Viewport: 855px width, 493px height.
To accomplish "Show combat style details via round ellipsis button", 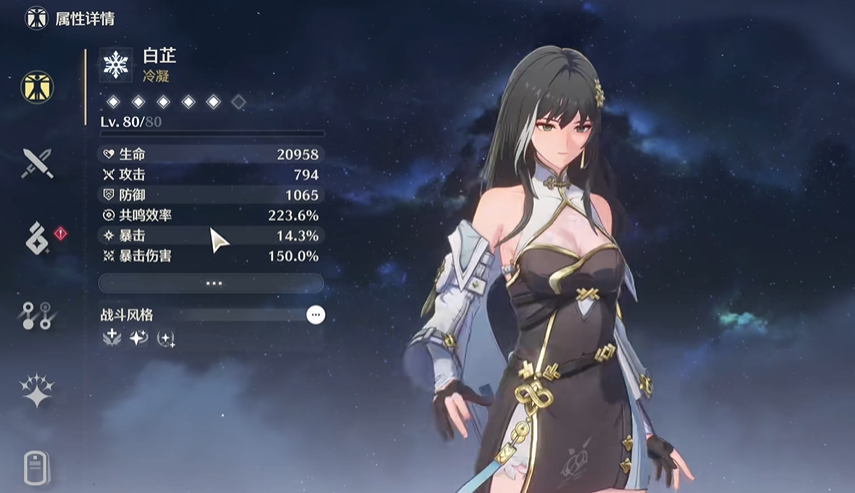I will (x=316, y=314).
